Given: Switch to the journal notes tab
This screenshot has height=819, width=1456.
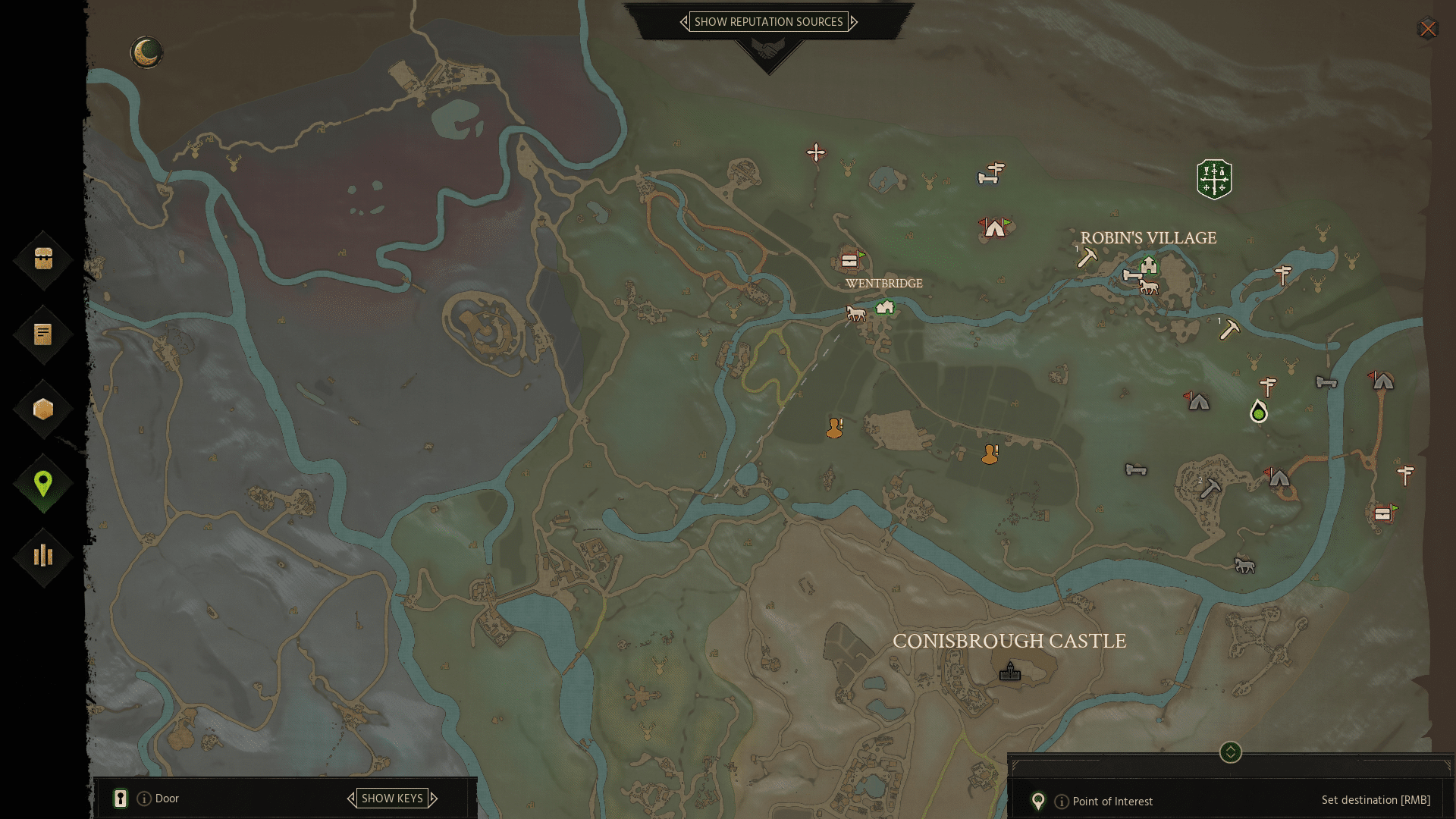Looking at the screenshot, I should point(43,334).
